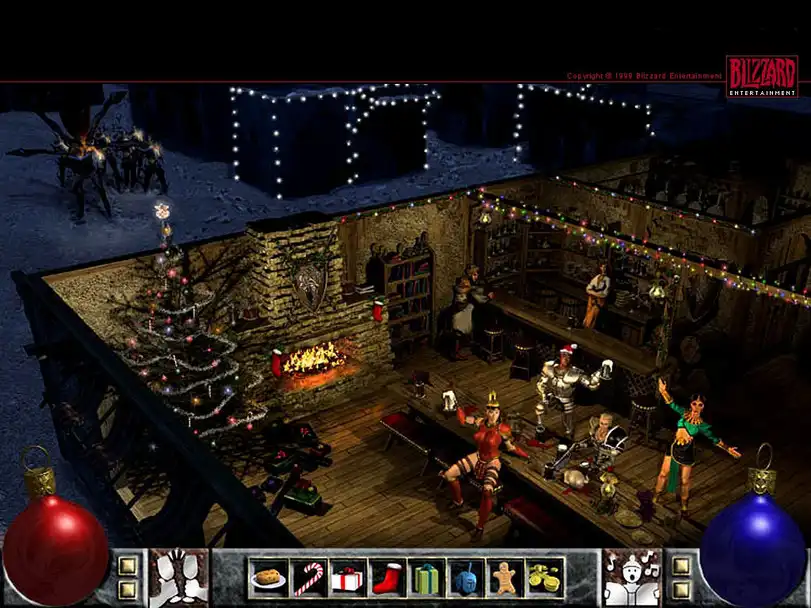Viewport: 811px width, 608px height.
Task: Select the plate of cookies belt slot
Action: [x=268, y=578]
